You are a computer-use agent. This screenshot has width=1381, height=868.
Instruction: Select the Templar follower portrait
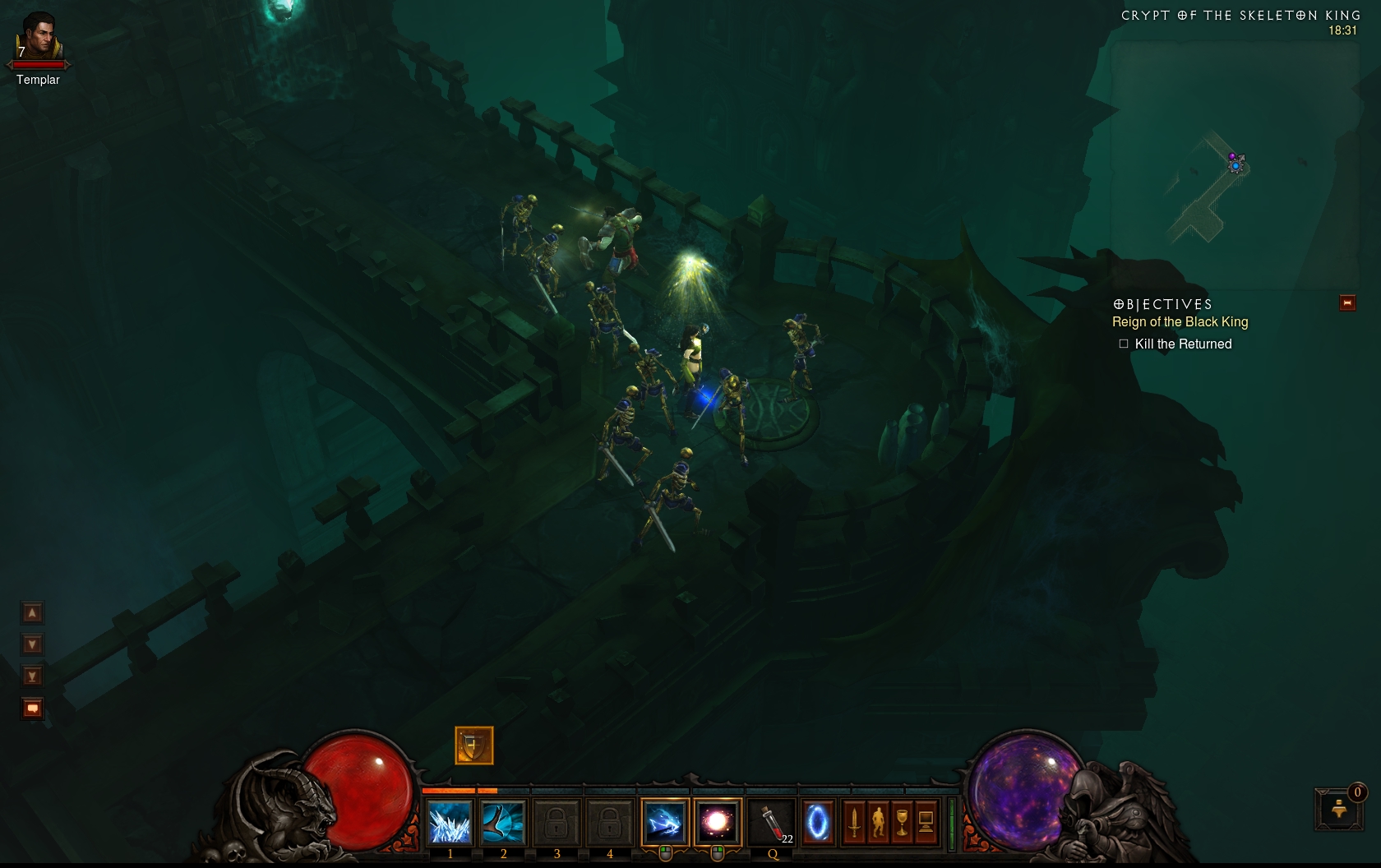38,38
